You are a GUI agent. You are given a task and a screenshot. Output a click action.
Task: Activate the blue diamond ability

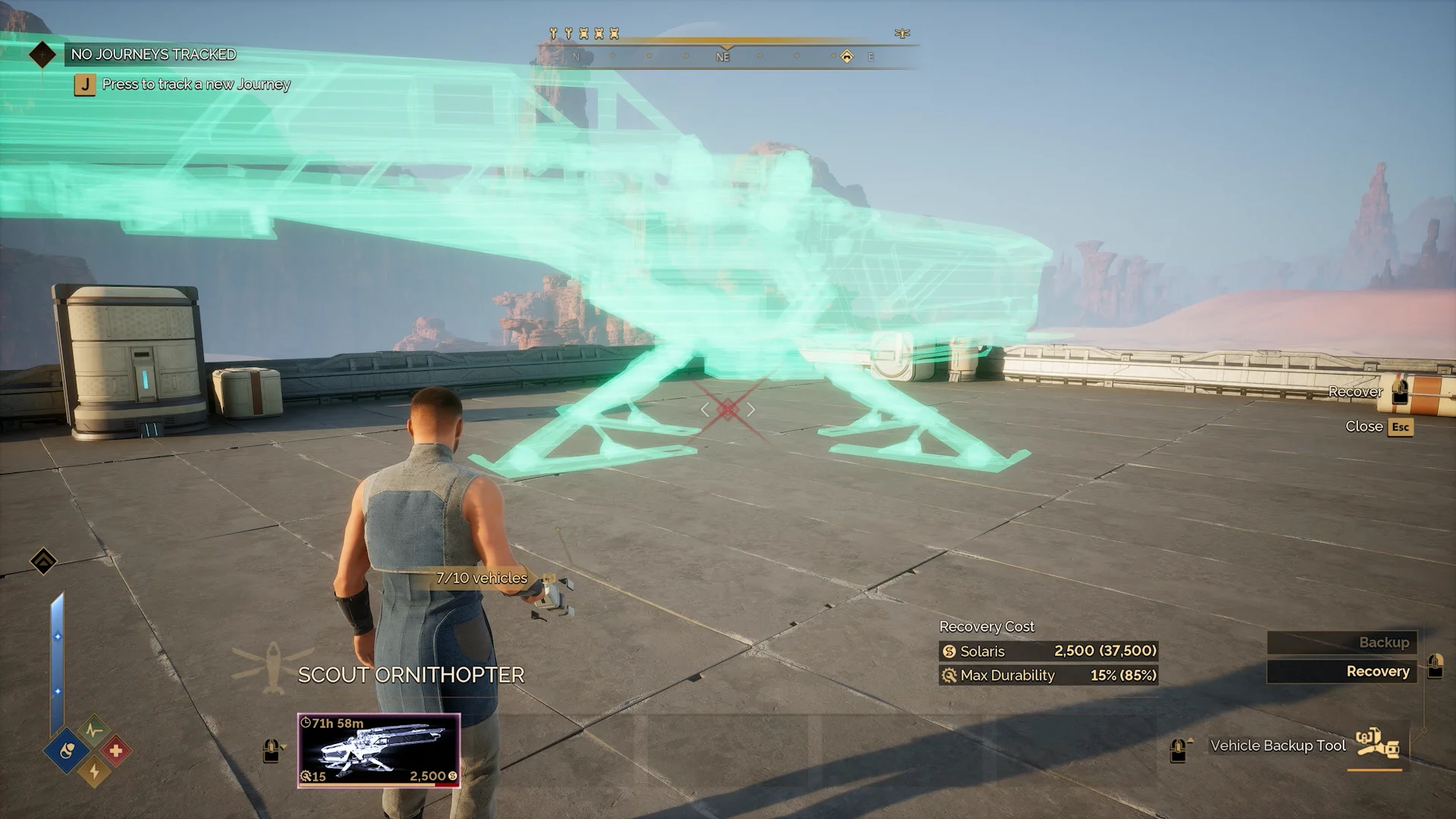pos(68,751)
